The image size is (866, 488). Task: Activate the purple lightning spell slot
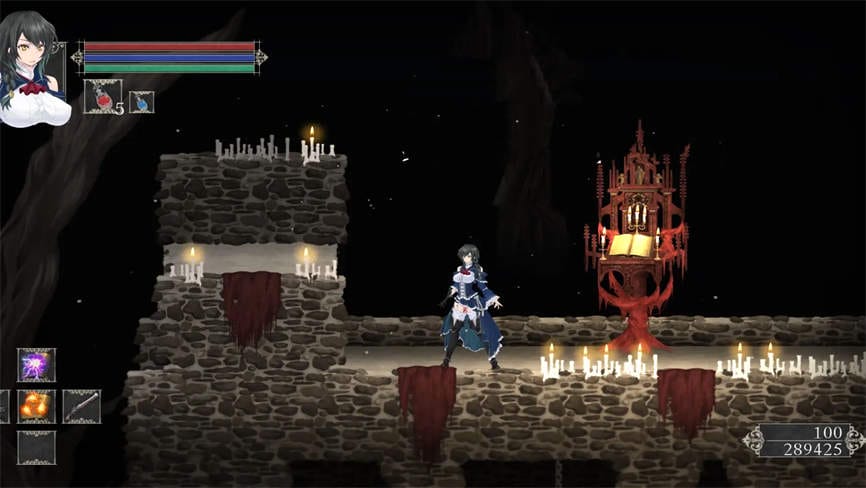tap(37, 365)
